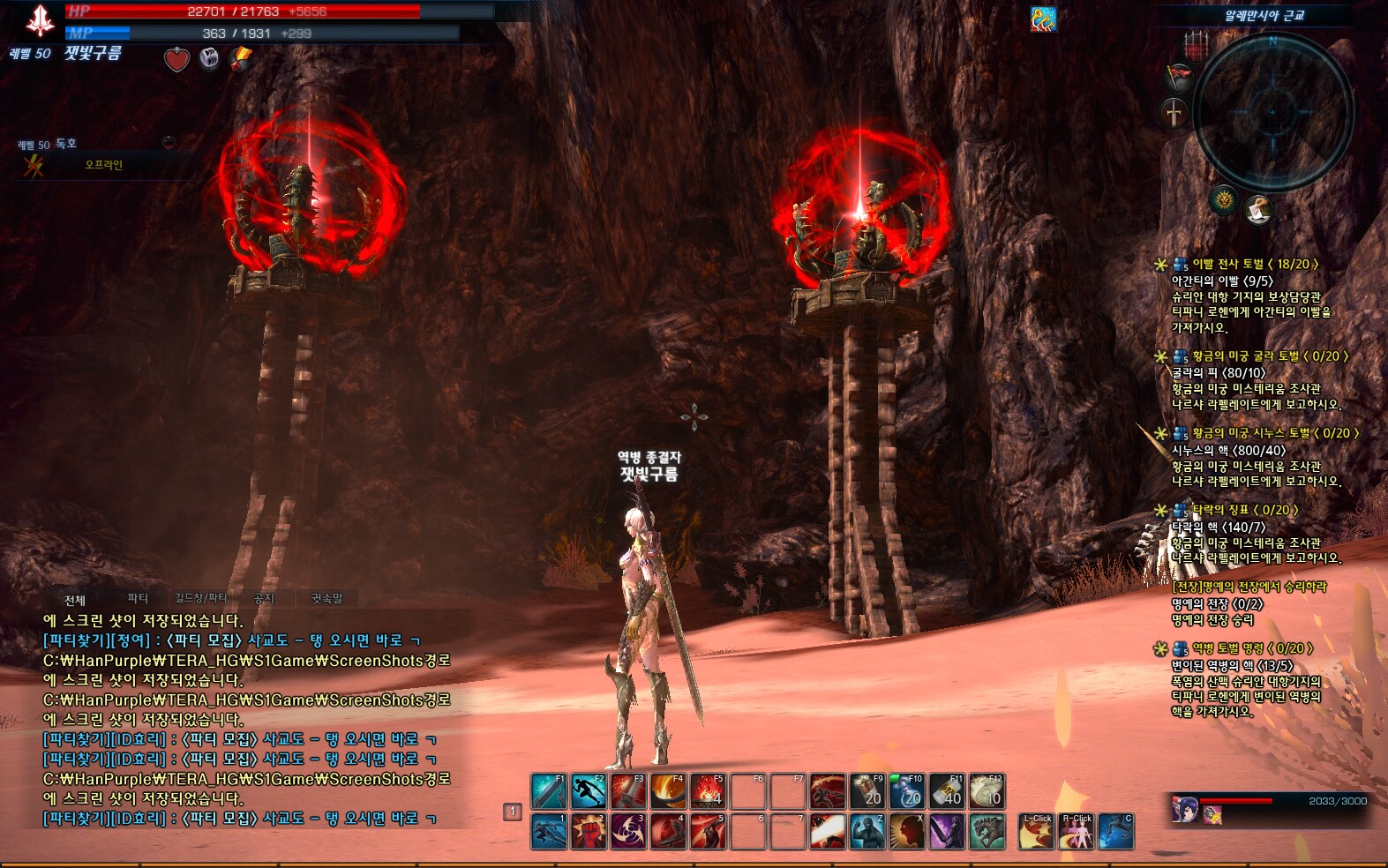
Task: Select the 이빨 전사 토벌 quest tracker entry
Action: [x=1253, y=264]
